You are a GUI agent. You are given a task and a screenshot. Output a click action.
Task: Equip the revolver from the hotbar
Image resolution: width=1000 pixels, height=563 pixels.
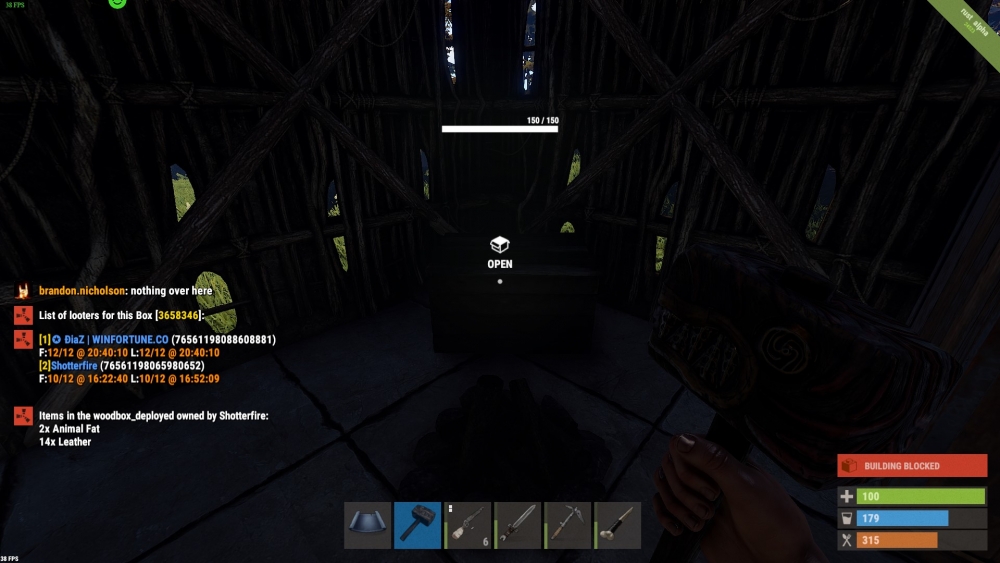click(x=467, y=525)
